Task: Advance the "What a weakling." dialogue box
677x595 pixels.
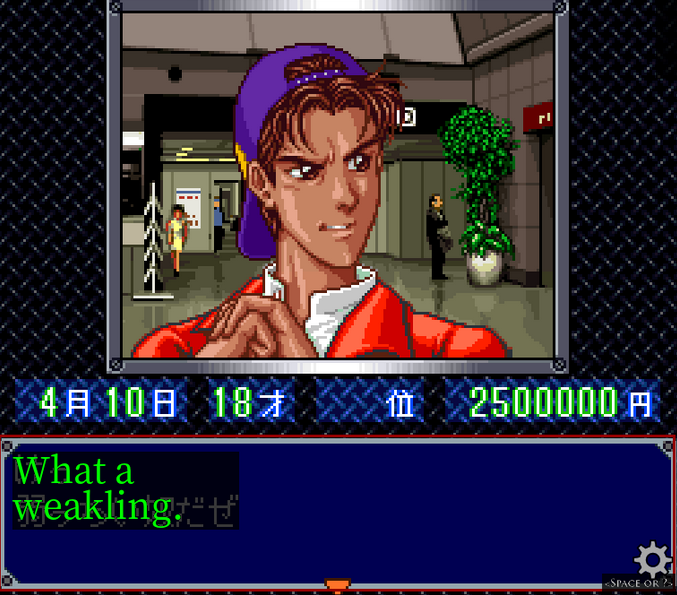Action: tap(338, 510)
